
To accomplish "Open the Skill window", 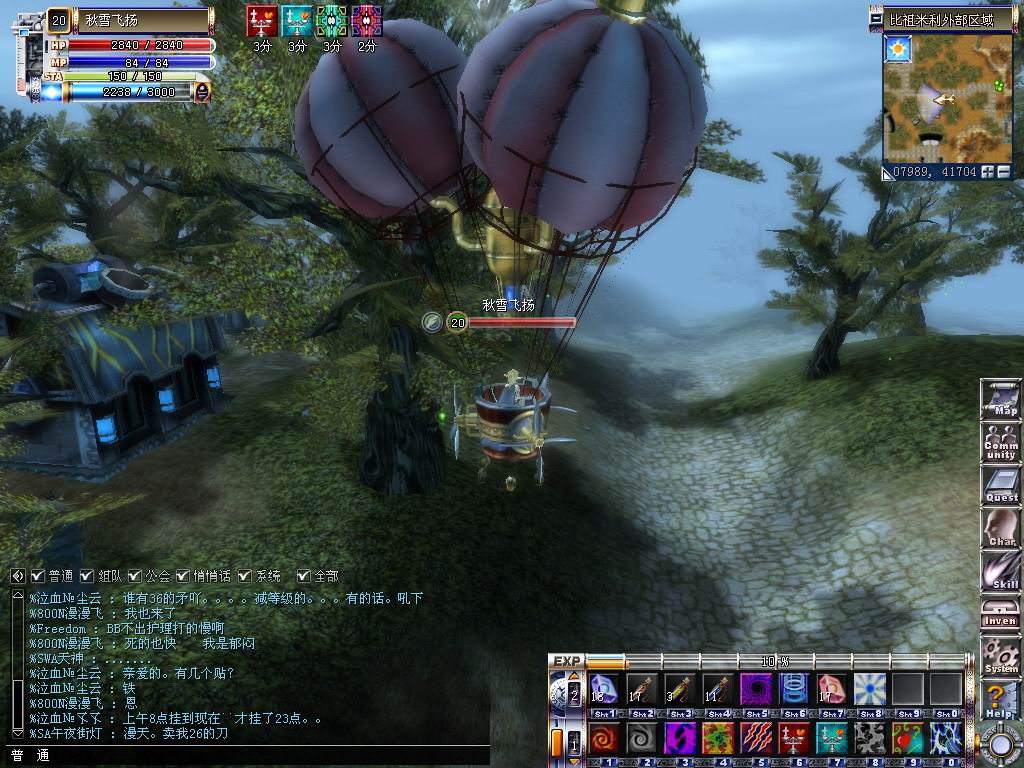I will pyautogui.click(x=1000, y=571).
